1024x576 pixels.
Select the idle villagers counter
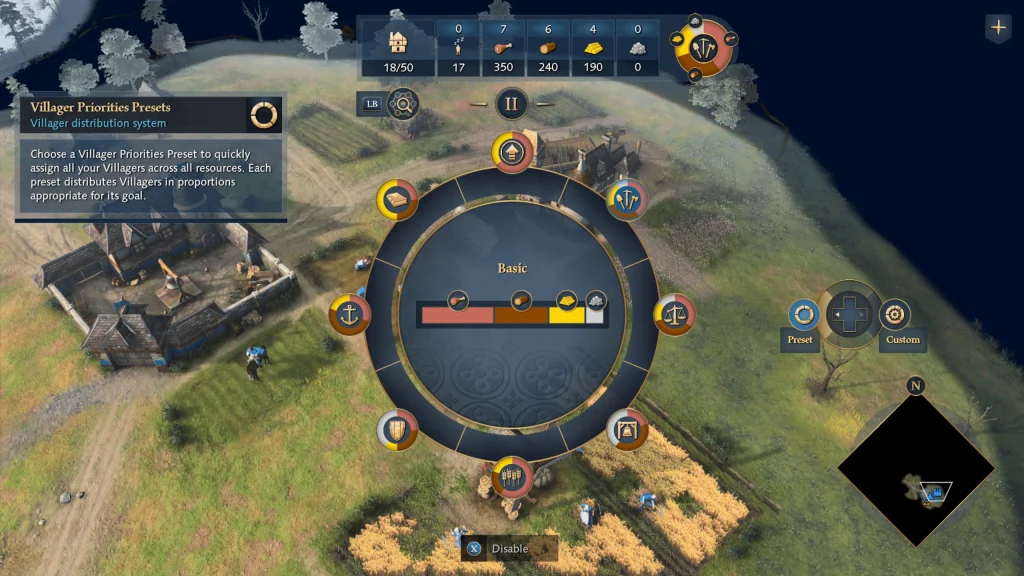point(458,47)
